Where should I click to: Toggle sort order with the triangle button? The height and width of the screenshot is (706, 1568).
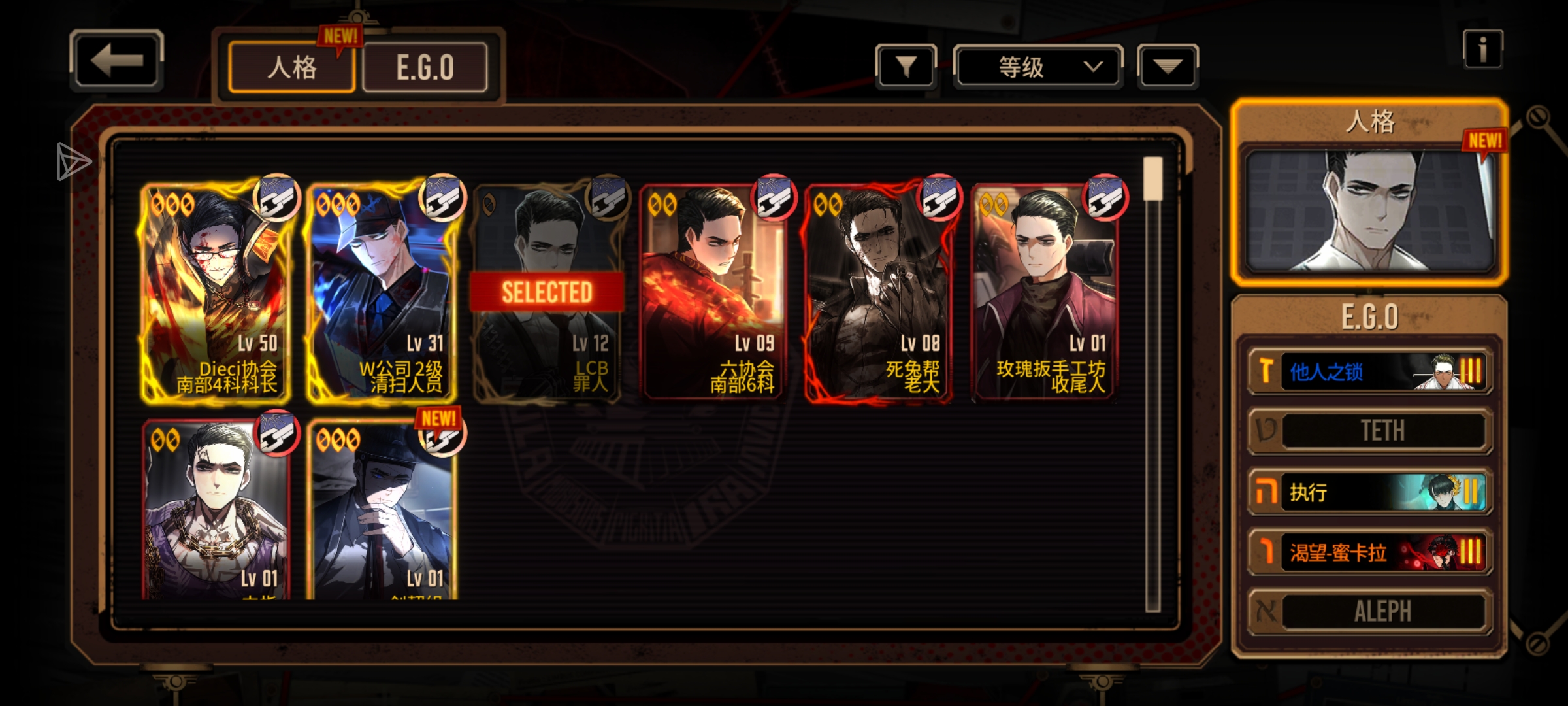(x=1168, y=67)
